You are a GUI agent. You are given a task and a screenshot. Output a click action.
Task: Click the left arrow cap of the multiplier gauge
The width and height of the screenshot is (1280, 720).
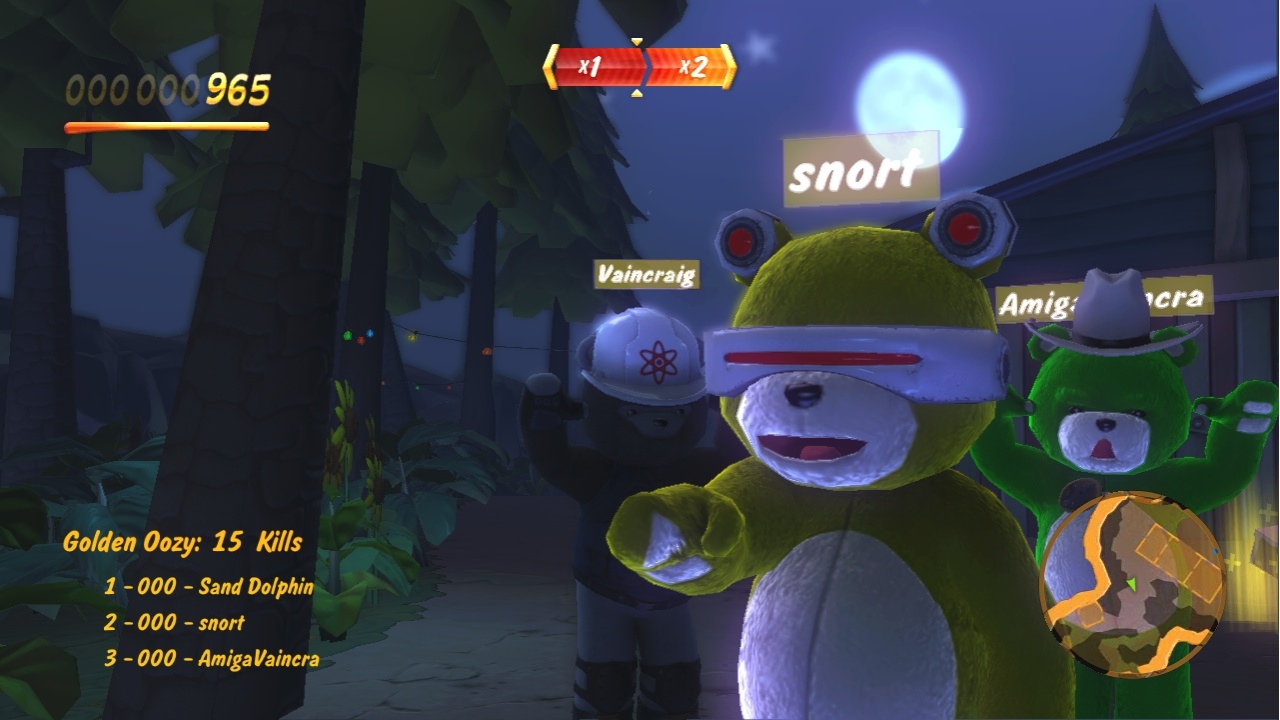click(550, 66)
